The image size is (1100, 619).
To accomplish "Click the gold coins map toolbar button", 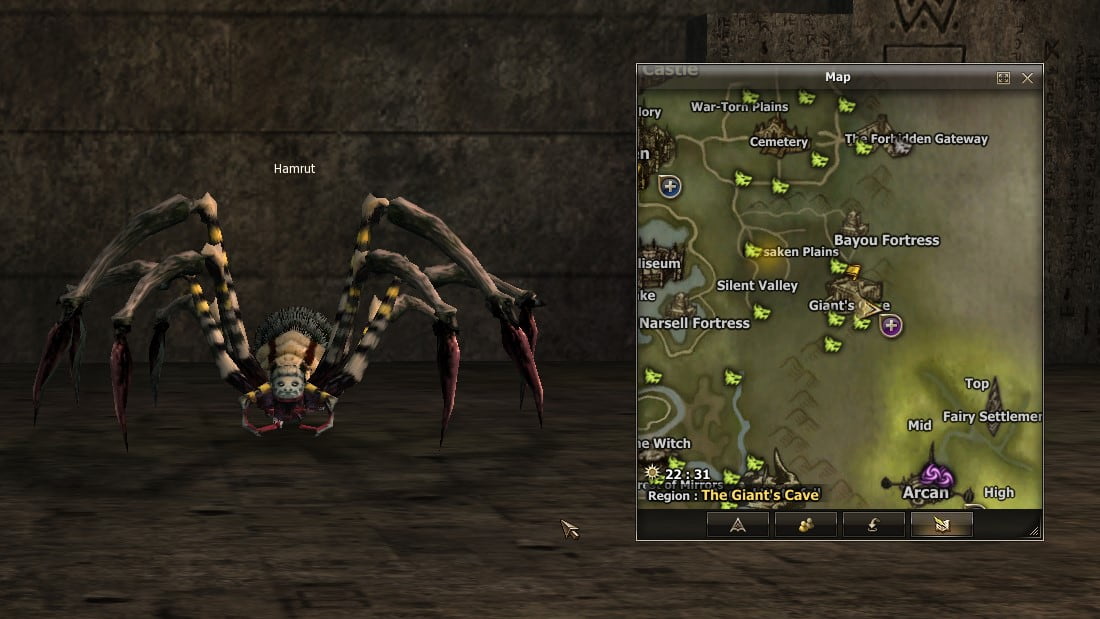I will pos(805,524).
